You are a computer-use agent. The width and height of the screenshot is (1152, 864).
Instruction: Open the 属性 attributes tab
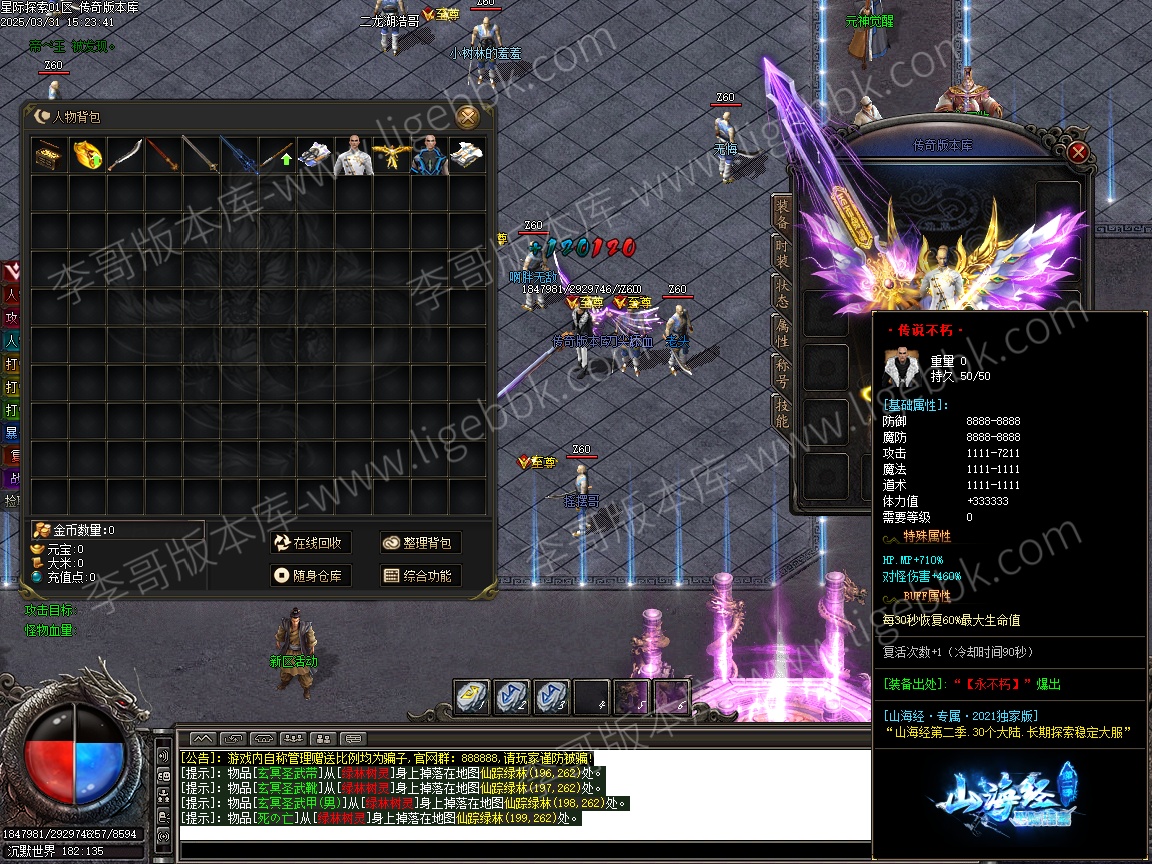[782, 332]
